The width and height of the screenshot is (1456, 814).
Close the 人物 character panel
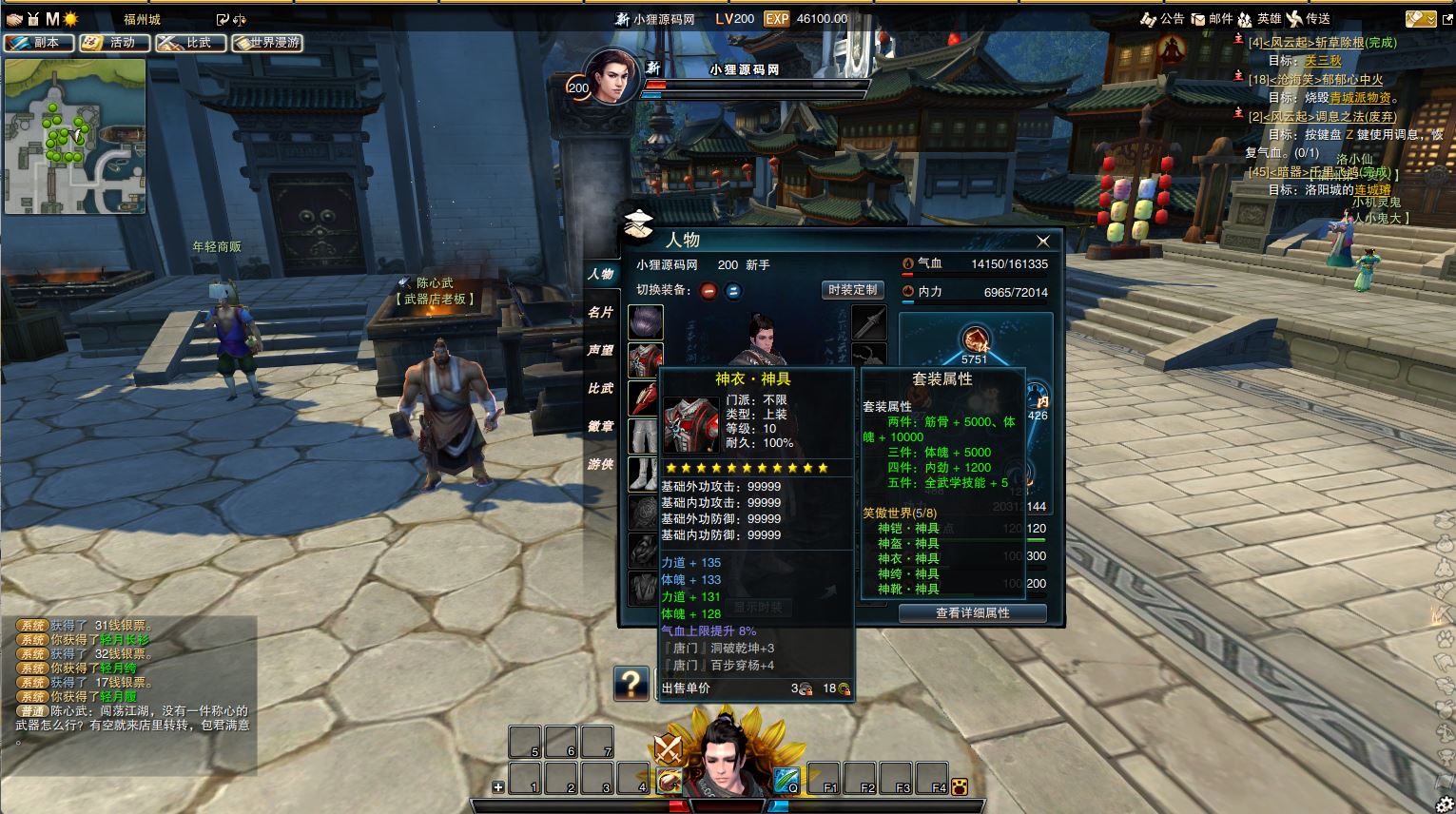pyautogui.click(x=1043, y=242)
